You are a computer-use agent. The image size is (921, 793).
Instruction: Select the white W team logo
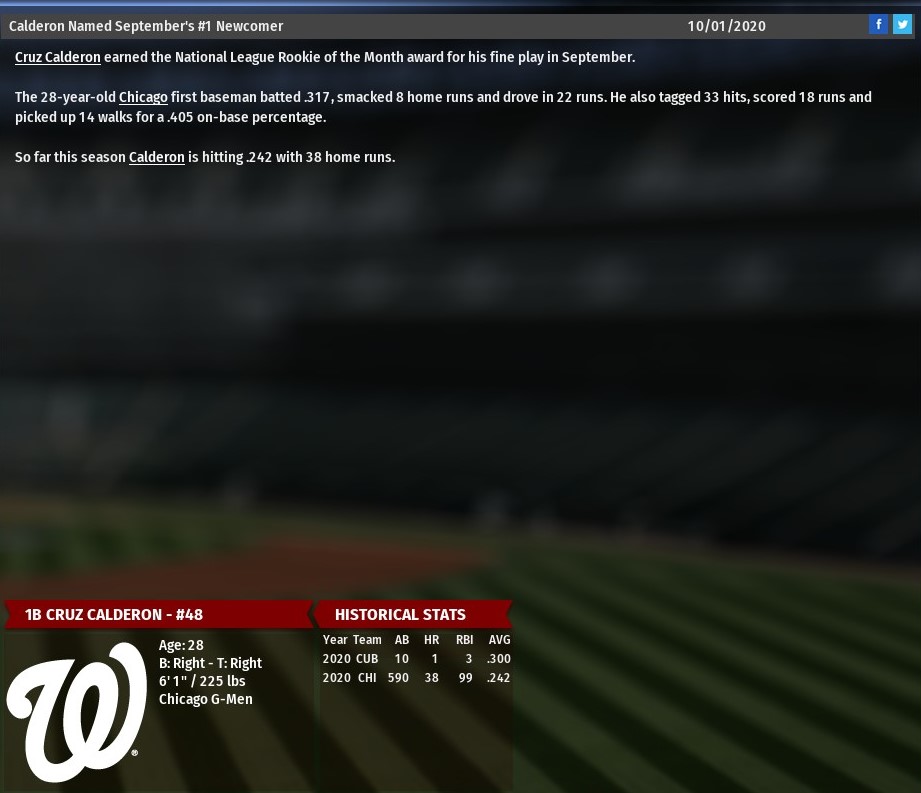[76, 711]
